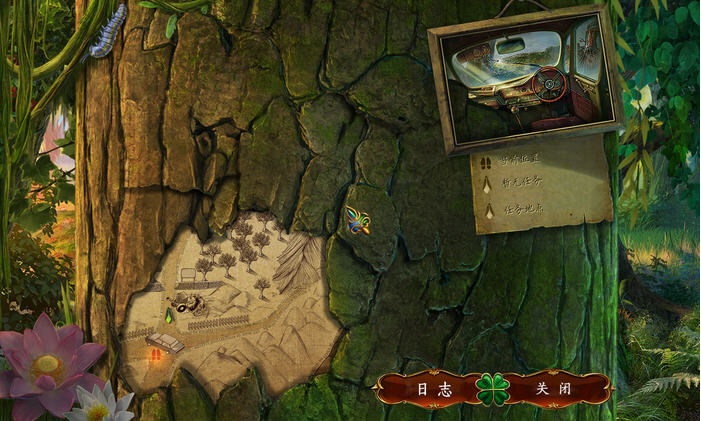
Task: View the framed car interior preview picture
Action: coord(524,77)
